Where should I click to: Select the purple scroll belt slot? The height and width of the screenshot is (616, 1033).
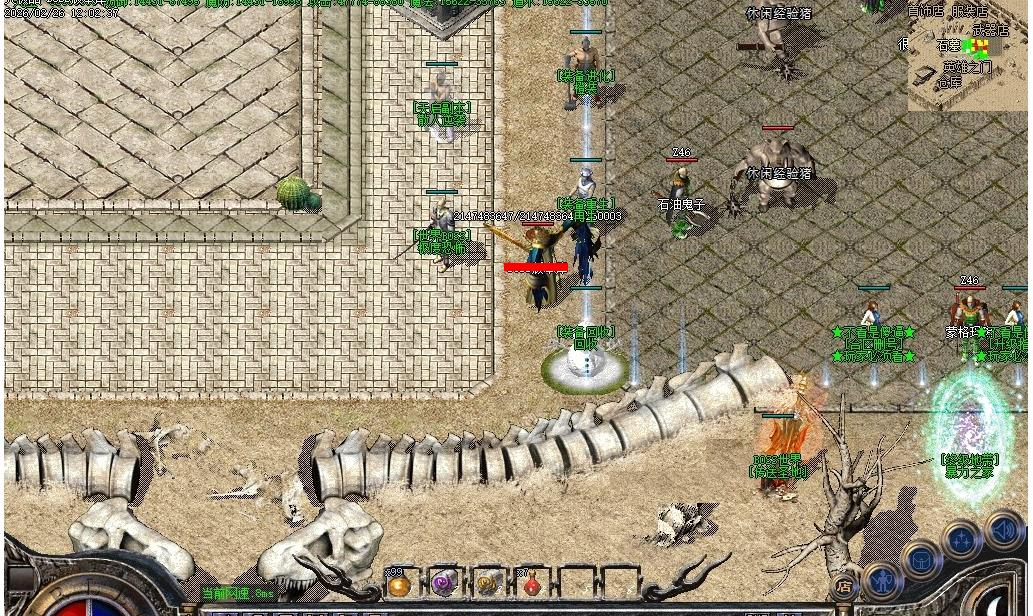click(443, 583)
